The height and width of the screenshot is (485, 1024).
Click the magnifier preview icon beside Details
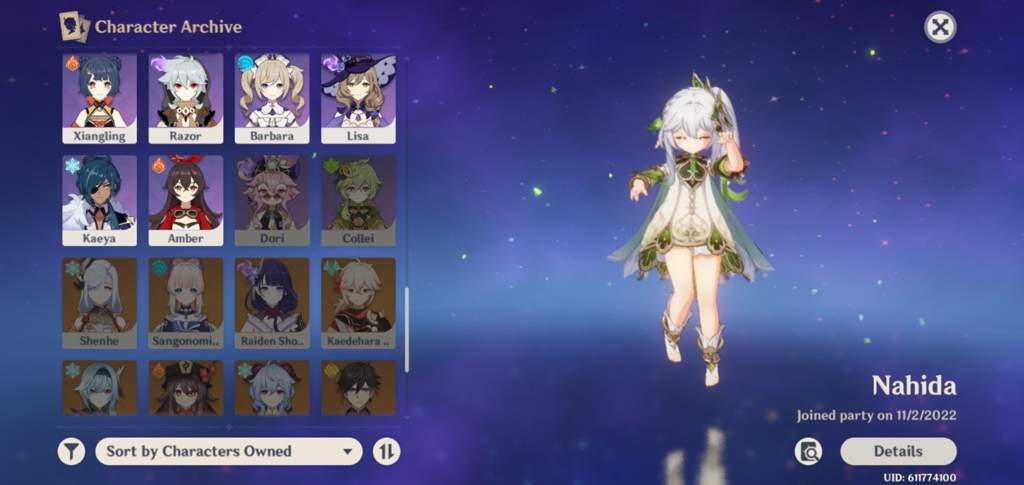point(808,452)
